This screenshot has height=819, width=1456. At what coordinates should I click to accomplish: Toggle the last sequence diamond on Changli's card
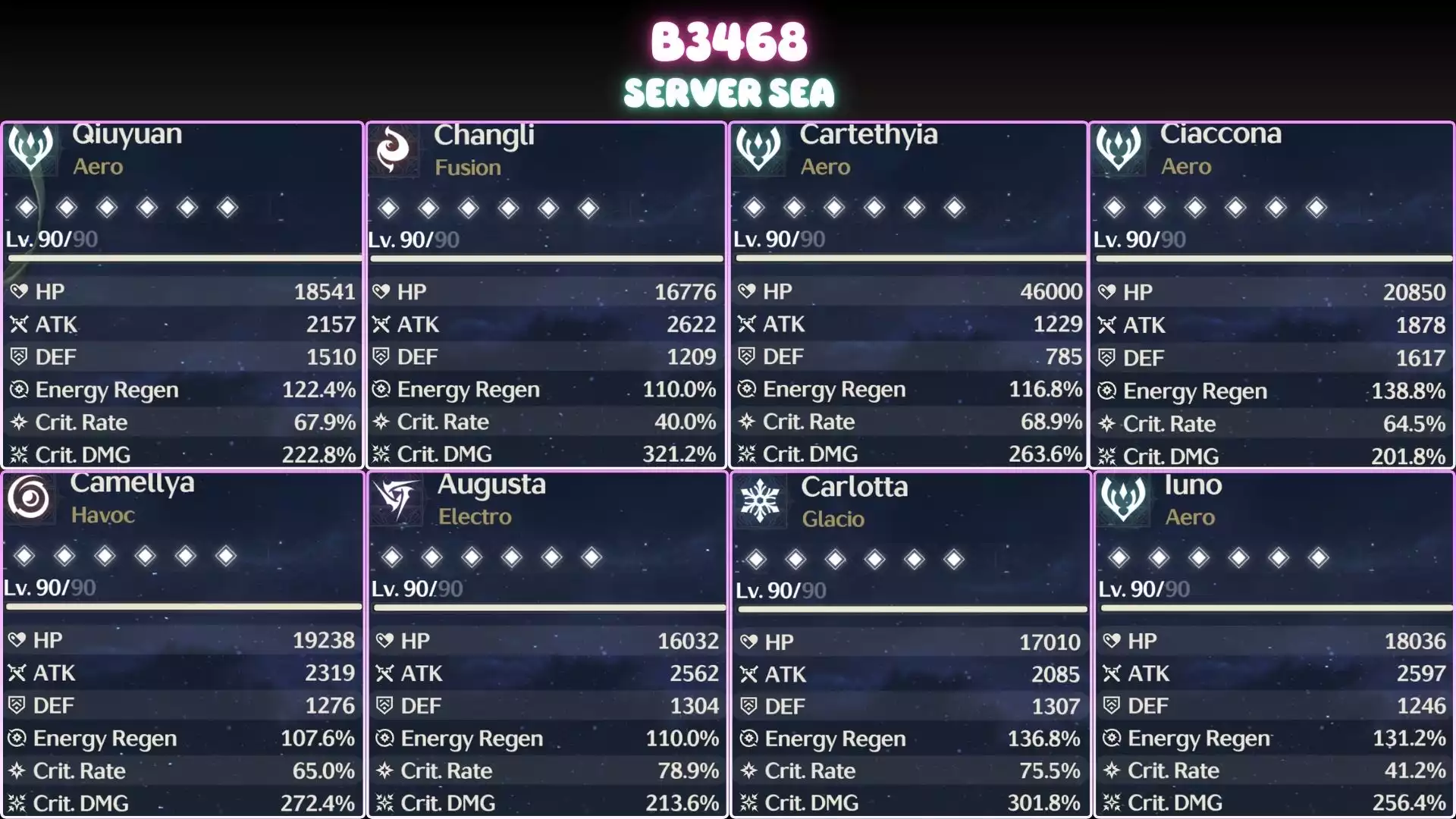point(586,206)
